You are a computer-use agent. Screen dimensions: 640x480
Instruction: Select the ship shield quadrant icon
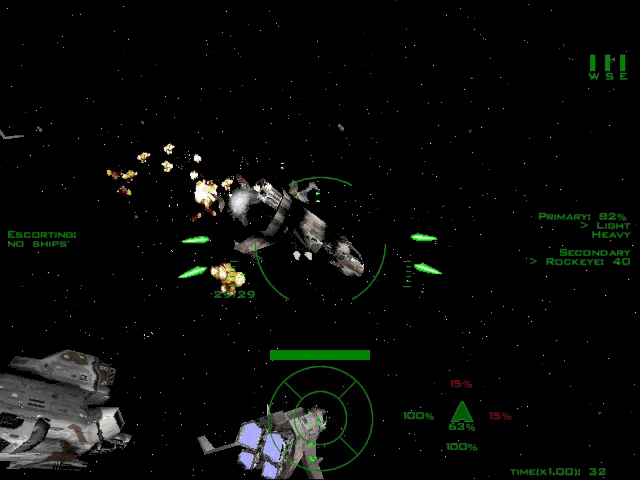[460, 412]
